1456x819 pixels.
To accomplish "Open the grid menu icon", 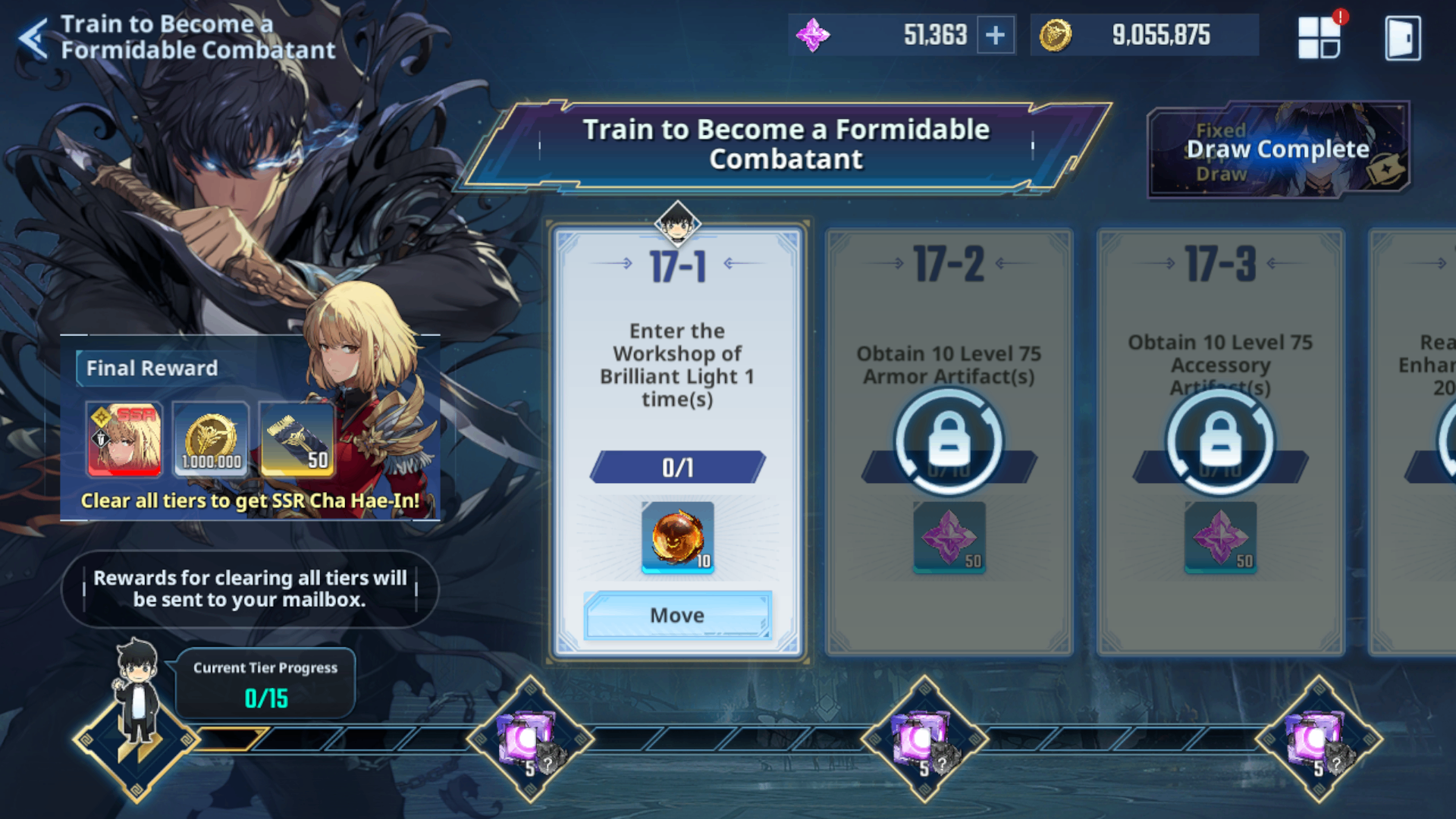I will tap(1319, 38).
